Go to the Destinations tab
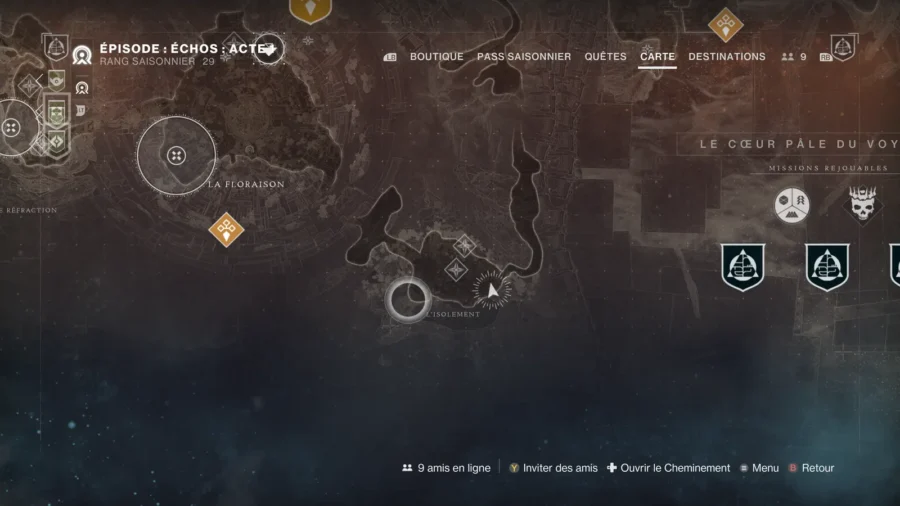 point(727,57)
